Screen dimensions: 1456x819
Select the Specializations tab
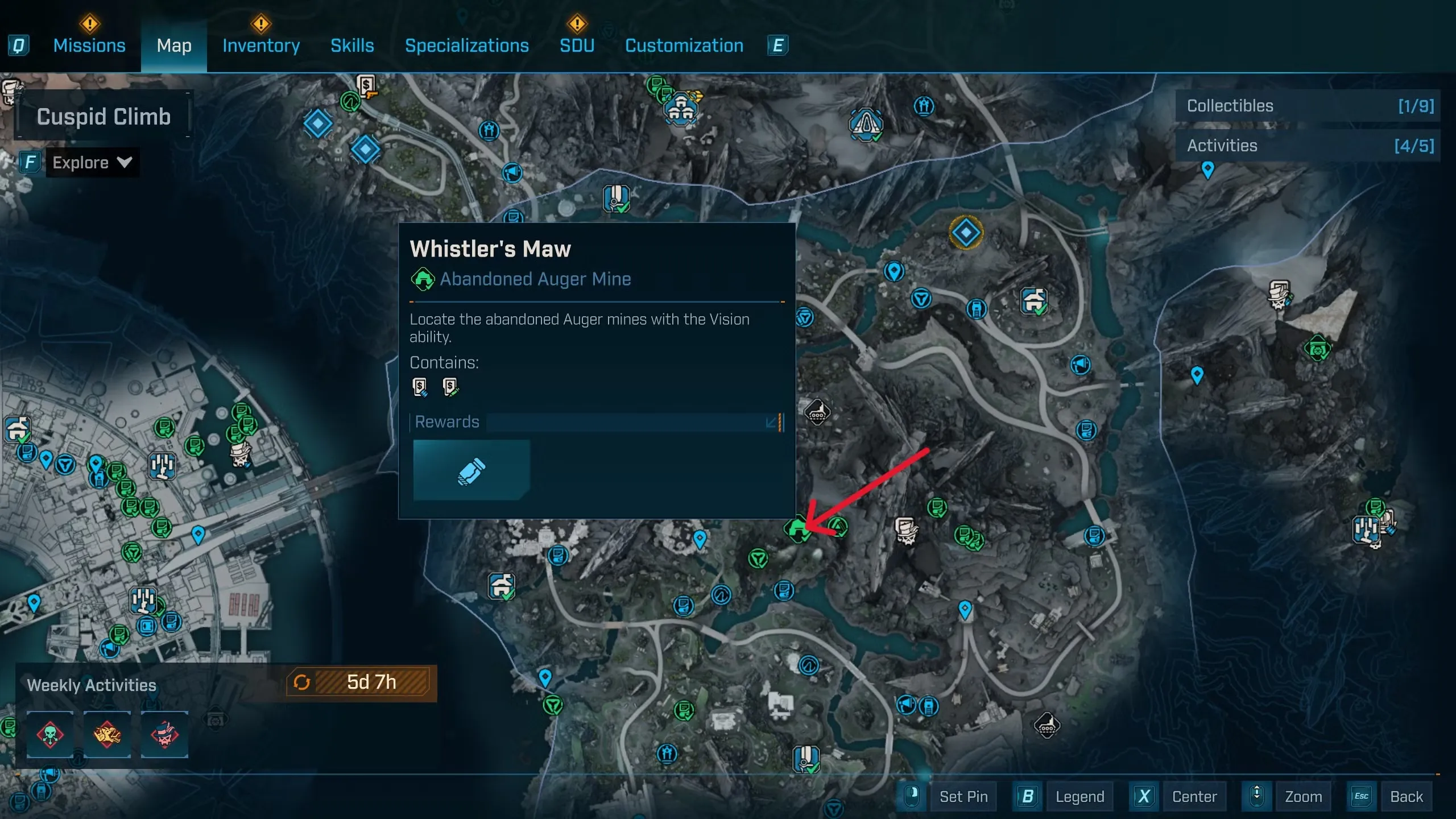(x=466, y=45)
